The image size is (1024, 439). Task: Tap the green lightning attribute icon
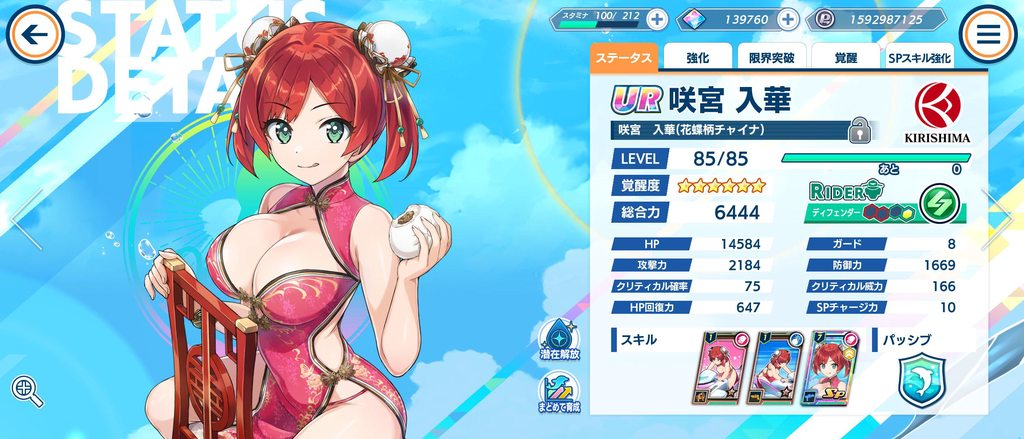coord(938,199)
